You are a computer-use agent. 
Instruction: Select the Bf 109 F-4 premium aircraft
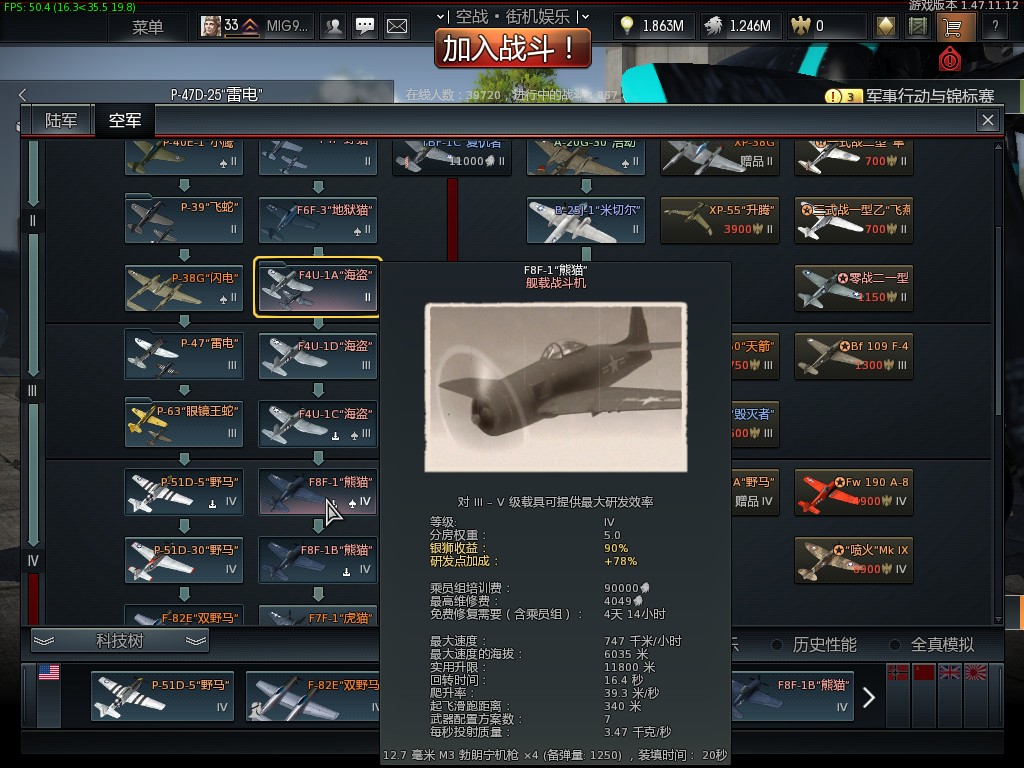coord(853,356)
